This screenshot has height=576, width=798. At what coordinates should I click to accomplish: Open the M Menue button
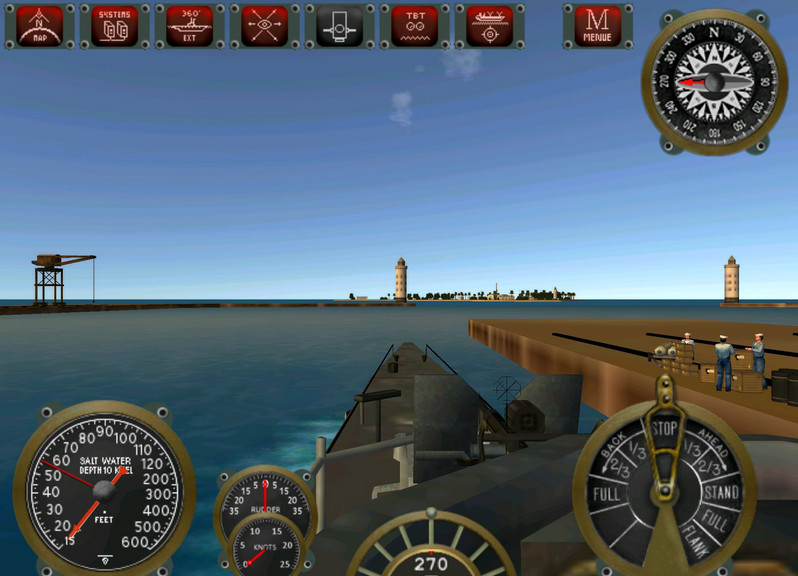598,26
